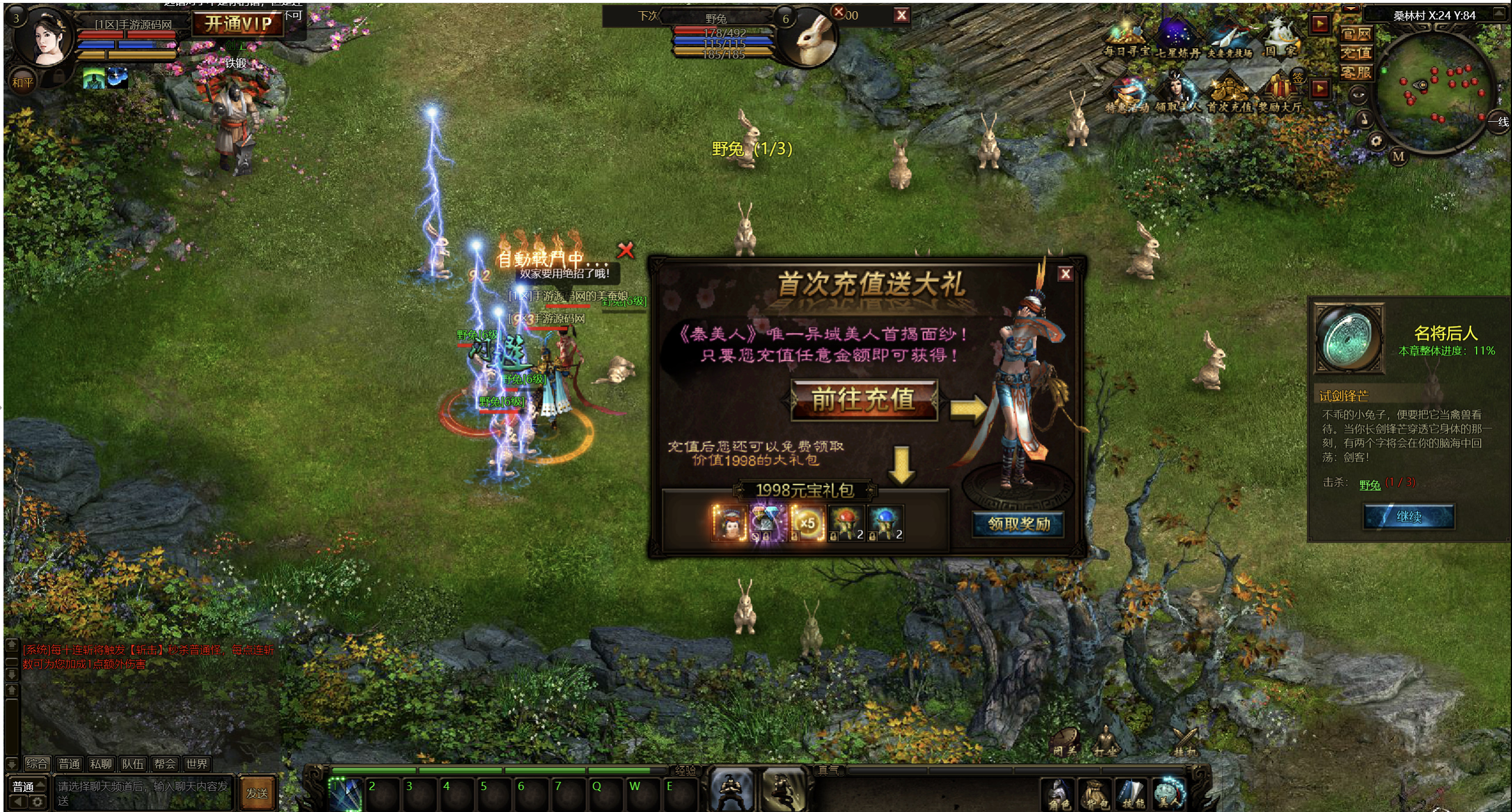
Task: Continue the quest with 继续 button
Action: [x=1408, y=517]
